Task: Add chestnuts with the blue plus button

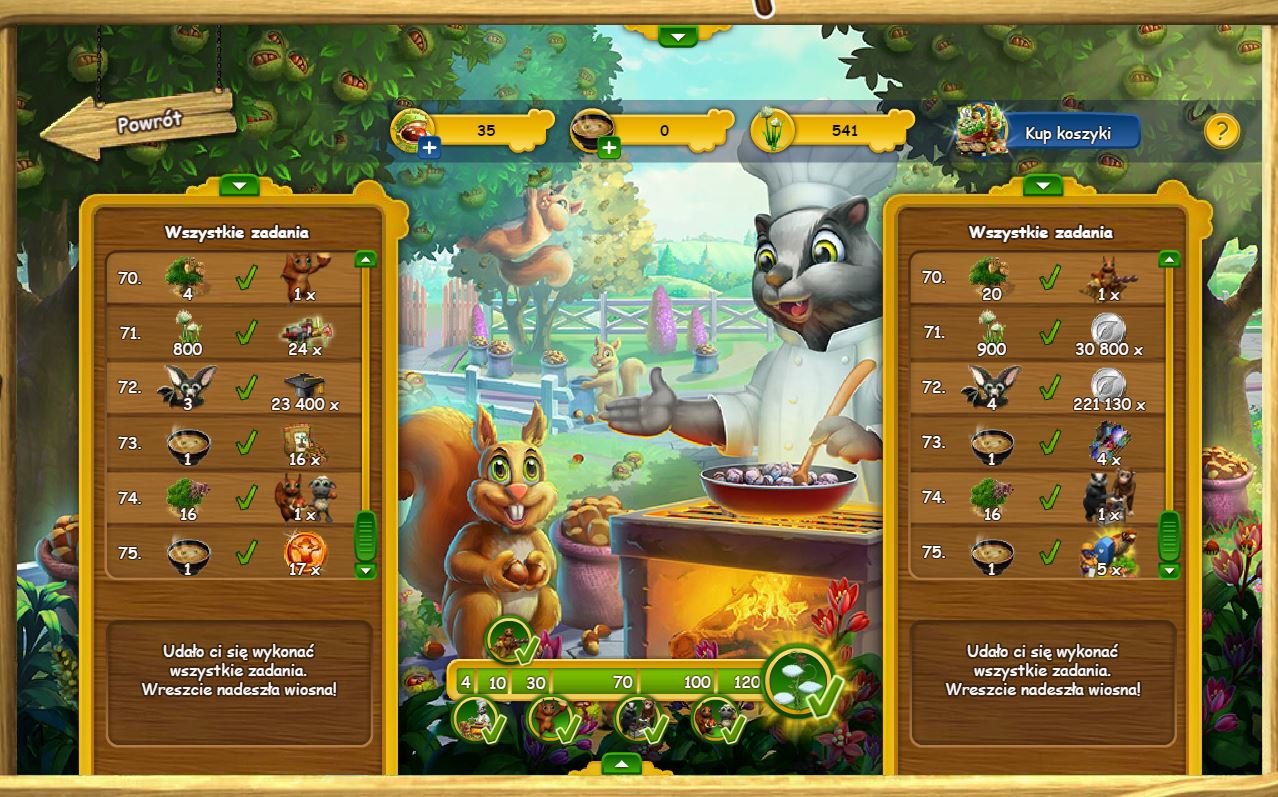Action: (428, 148)
